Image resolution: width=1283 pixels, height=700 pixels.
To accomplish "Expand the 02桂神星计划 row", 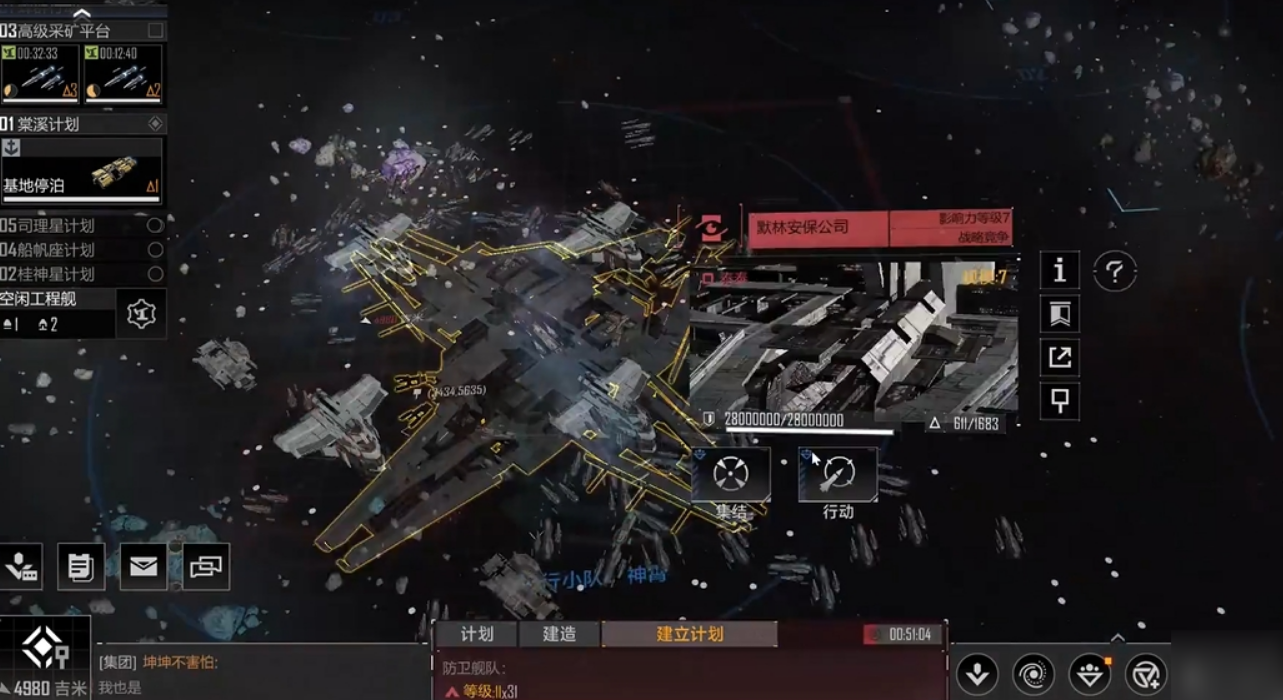I will coord(82,273).
